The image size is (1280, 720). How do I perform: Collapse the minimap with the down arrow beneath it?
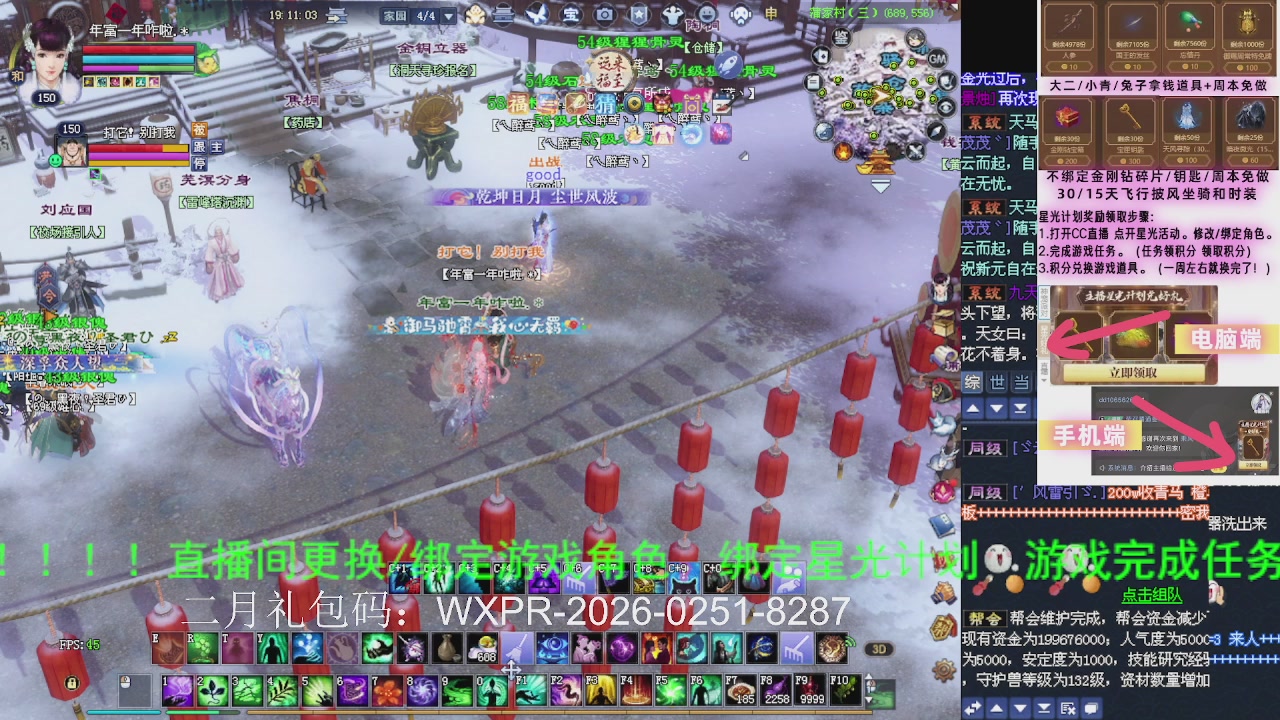(x=880, y=186)
